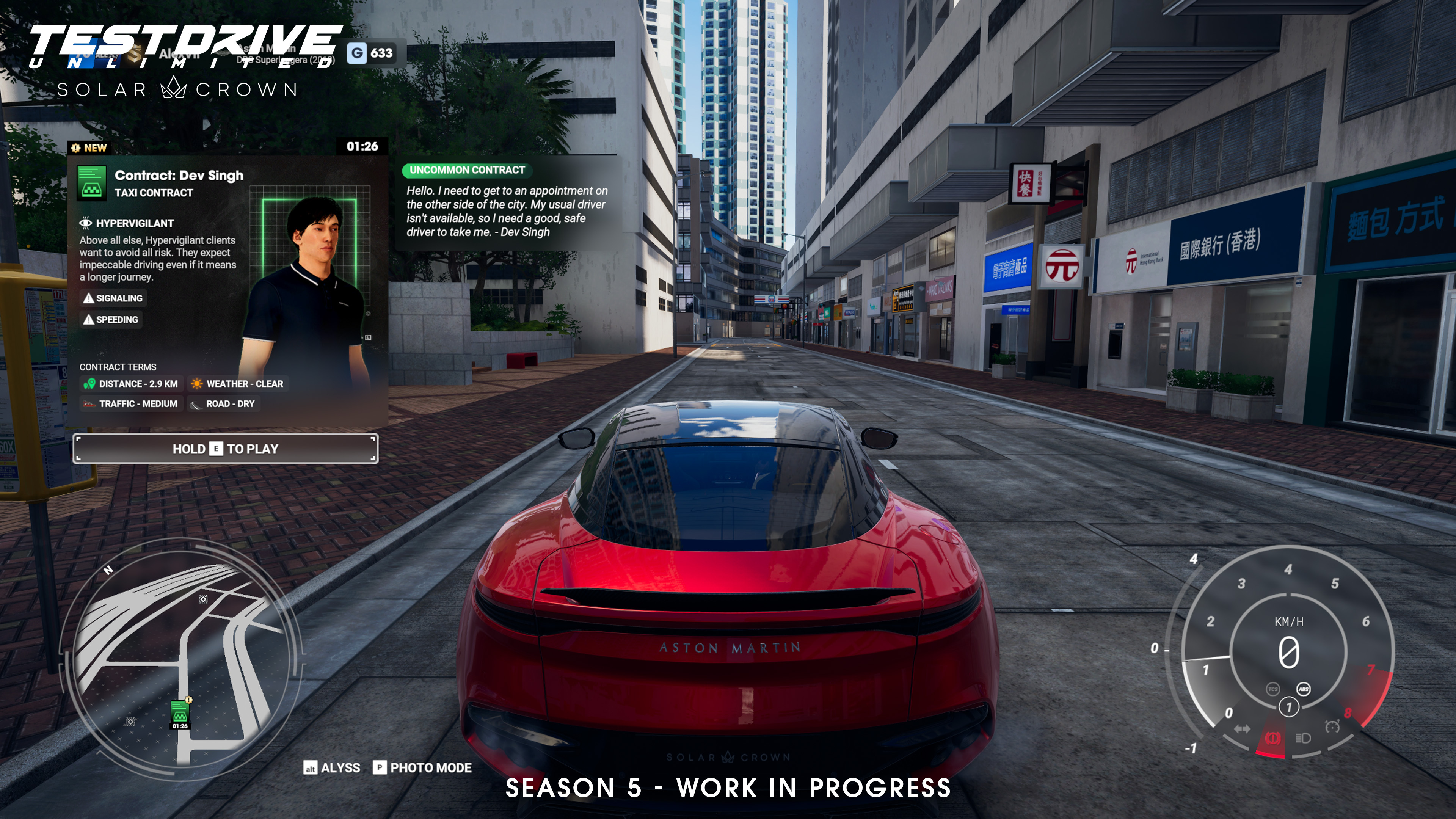This screenshot has height=819, width=1456.
Task: Click the handbrake indicator on speedometer
Action: [x=1272, y=739]
